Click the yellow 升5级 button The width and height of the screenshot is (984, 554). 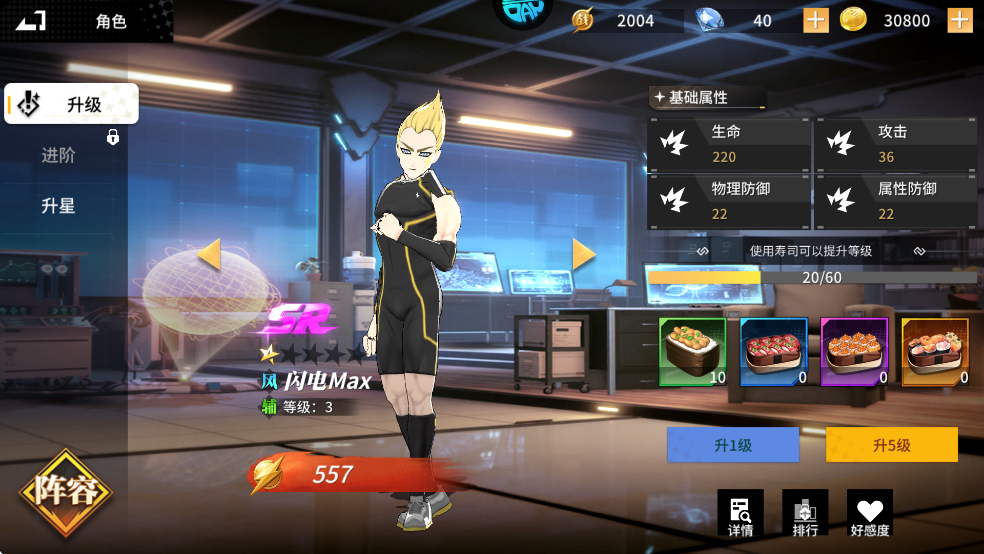click(x=891, y=445)
